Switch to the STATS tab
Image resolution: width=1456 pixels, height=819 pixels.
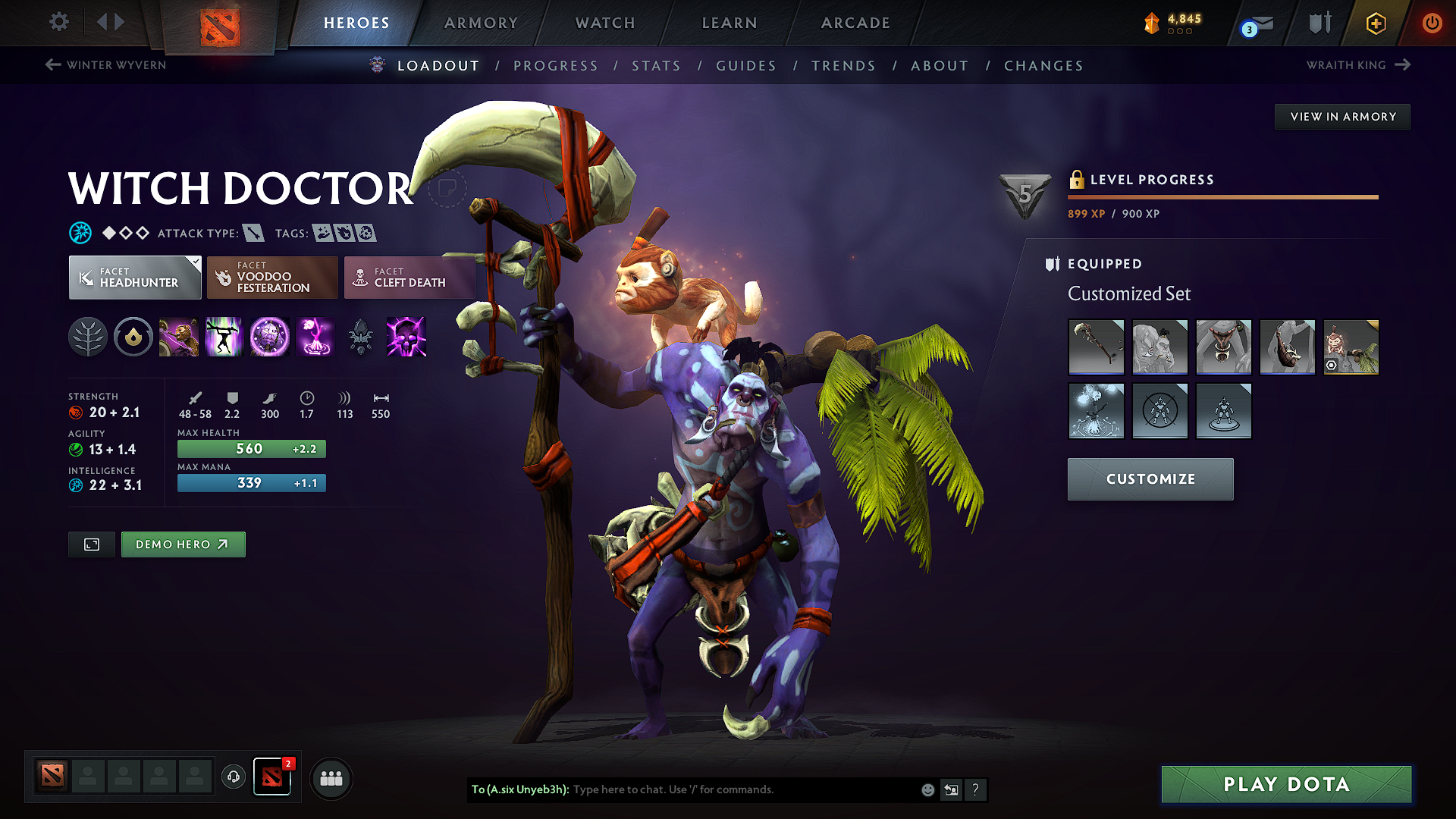pyautogui.click(x=656, y=65)
